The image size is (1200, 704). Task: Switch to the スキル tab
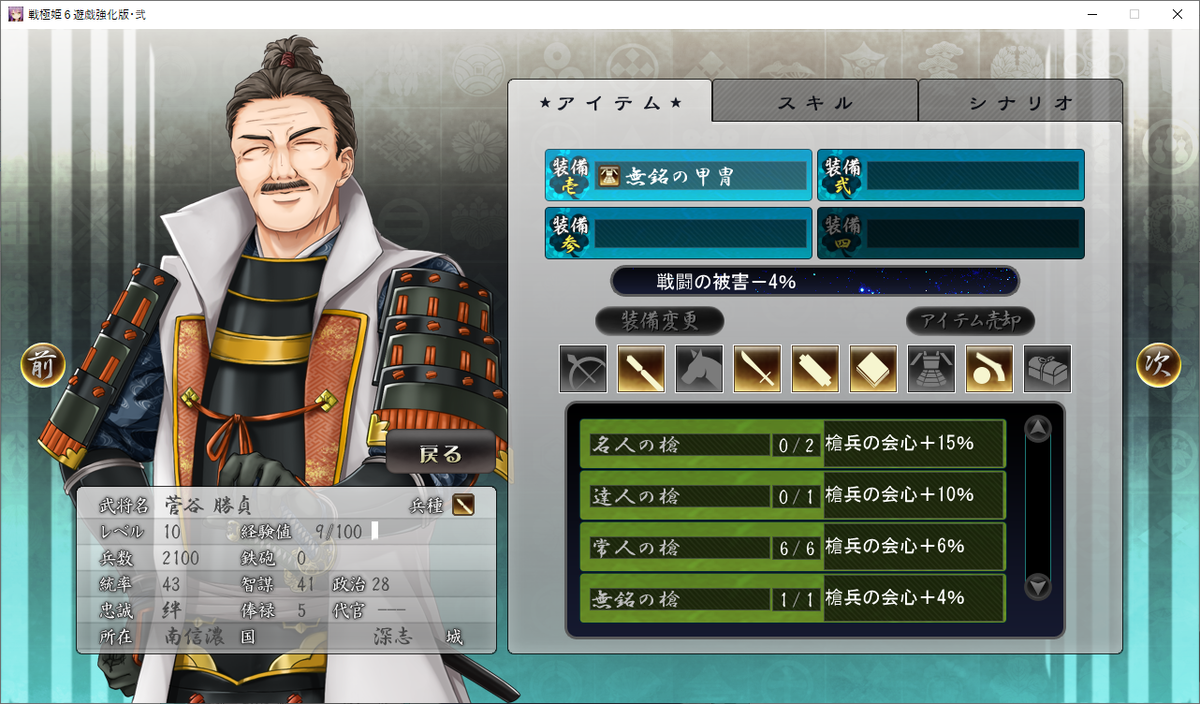815,102
